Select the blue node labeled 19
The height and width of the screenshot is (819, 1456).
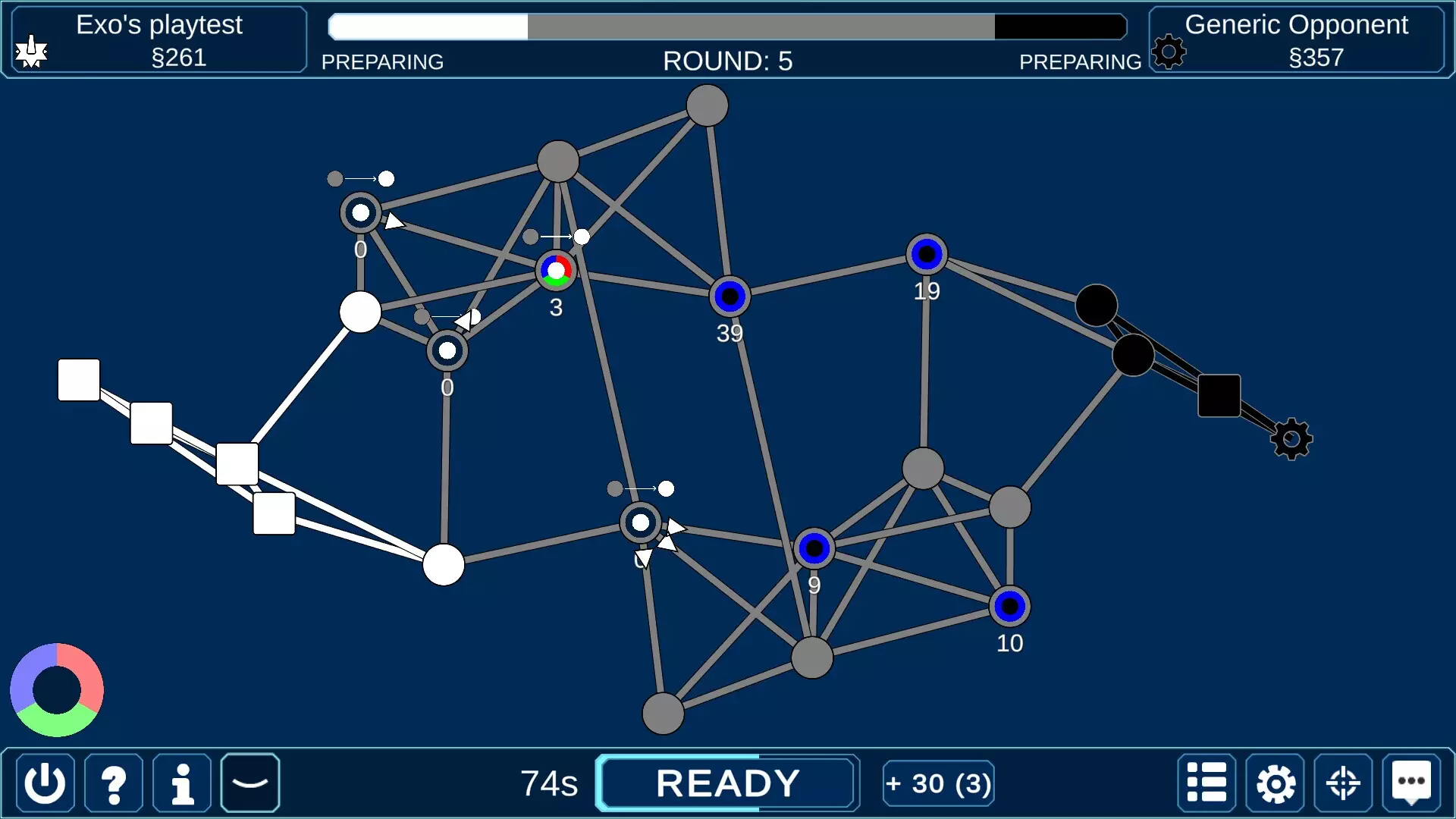[x=927, y=255]
